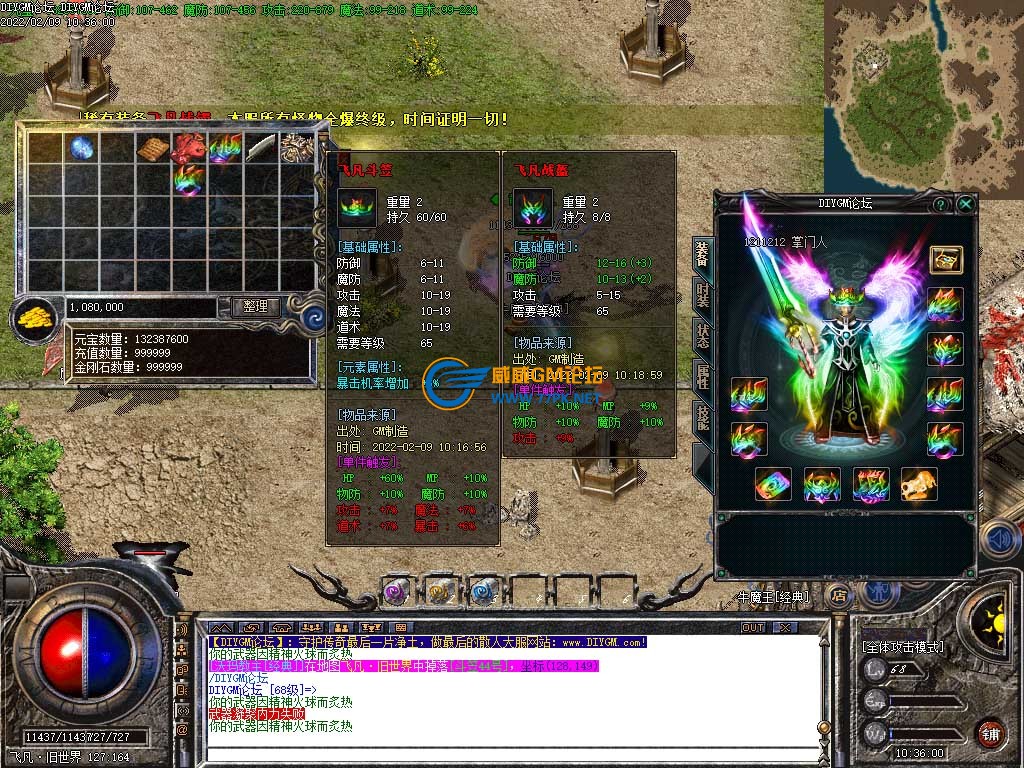Viewport: 1024px width, 768px height.
Task: Pick the scroll item in the inventory
Action: pos(153,149)
